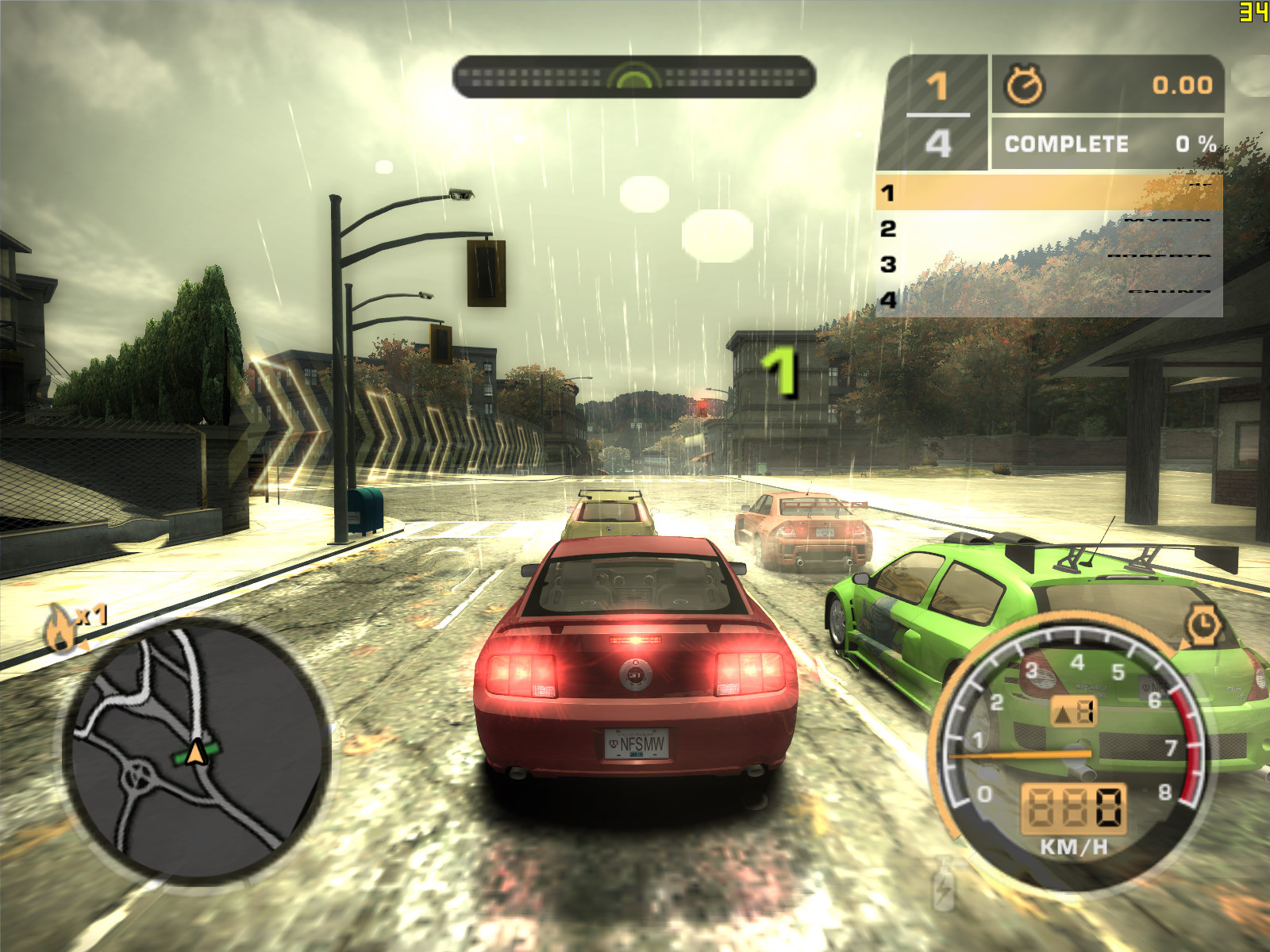
Task: Select the heat level flame icon
Action: [60, 627]
